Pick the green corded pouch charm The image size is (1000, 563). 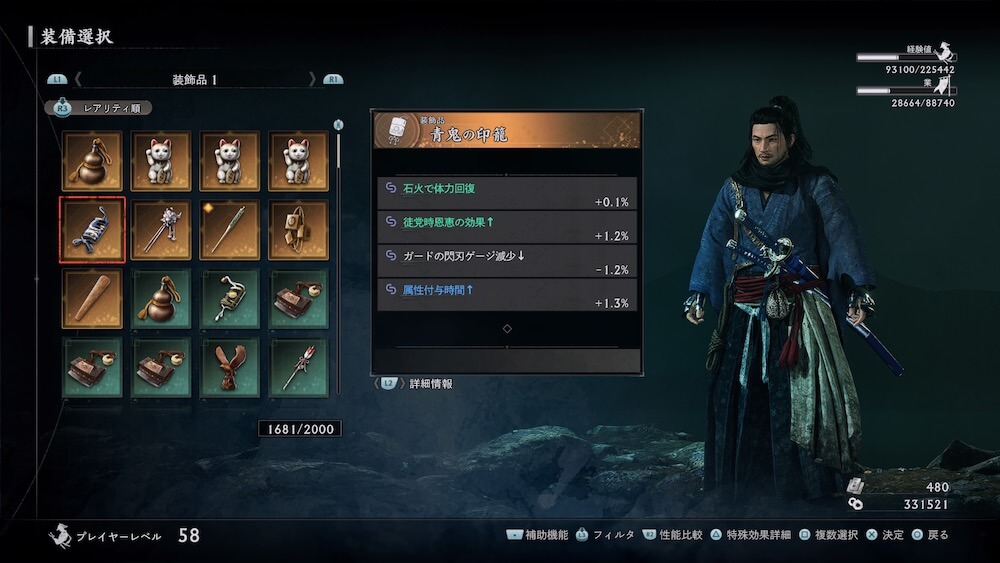click(230, 298)
